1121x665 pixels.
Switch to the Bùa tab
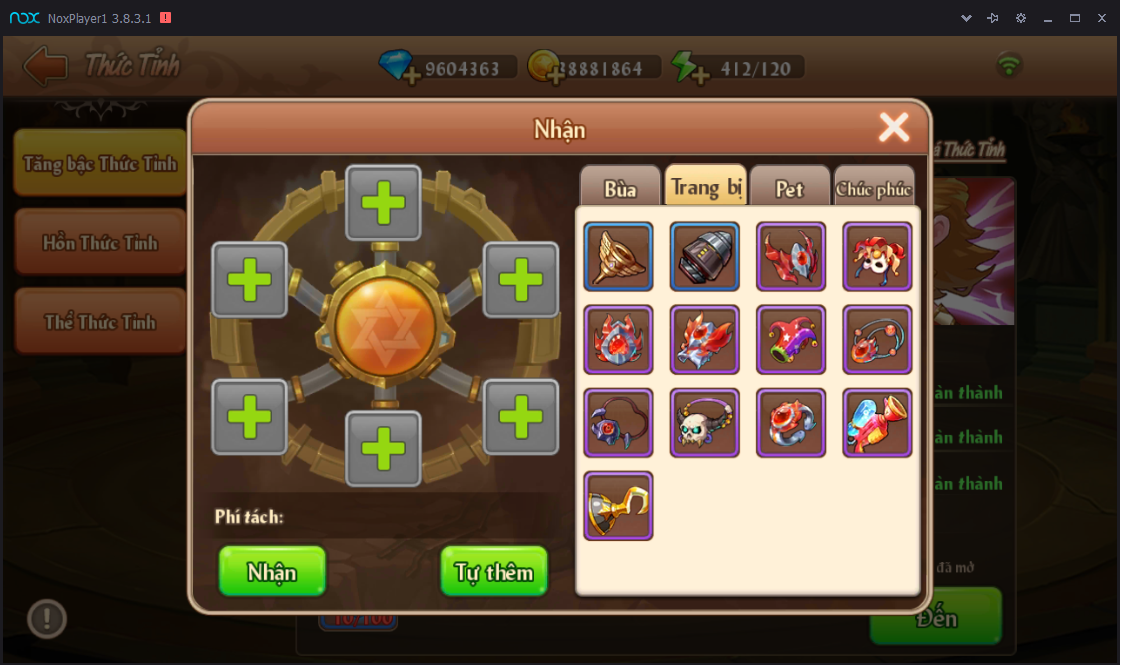(x=620, y=187)
